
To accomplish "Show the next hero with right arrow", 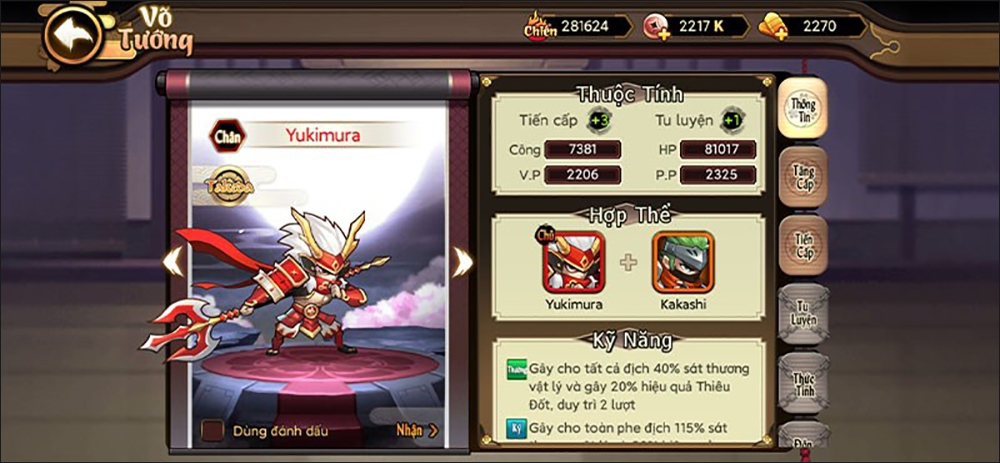I will (x=461, y=262).
